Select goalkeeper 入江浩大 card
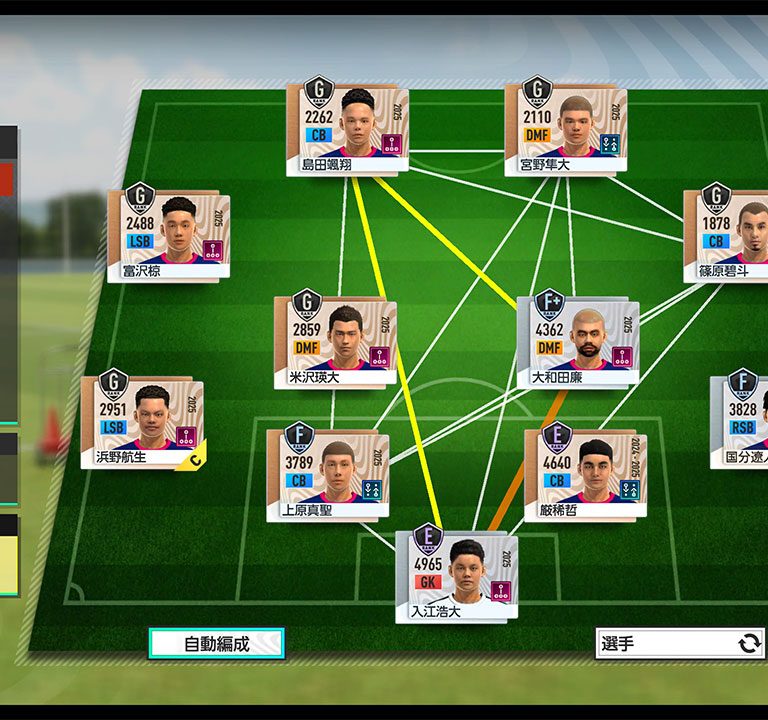The height and width of the screenshot is (720, 768). click(x=456, y=576)
